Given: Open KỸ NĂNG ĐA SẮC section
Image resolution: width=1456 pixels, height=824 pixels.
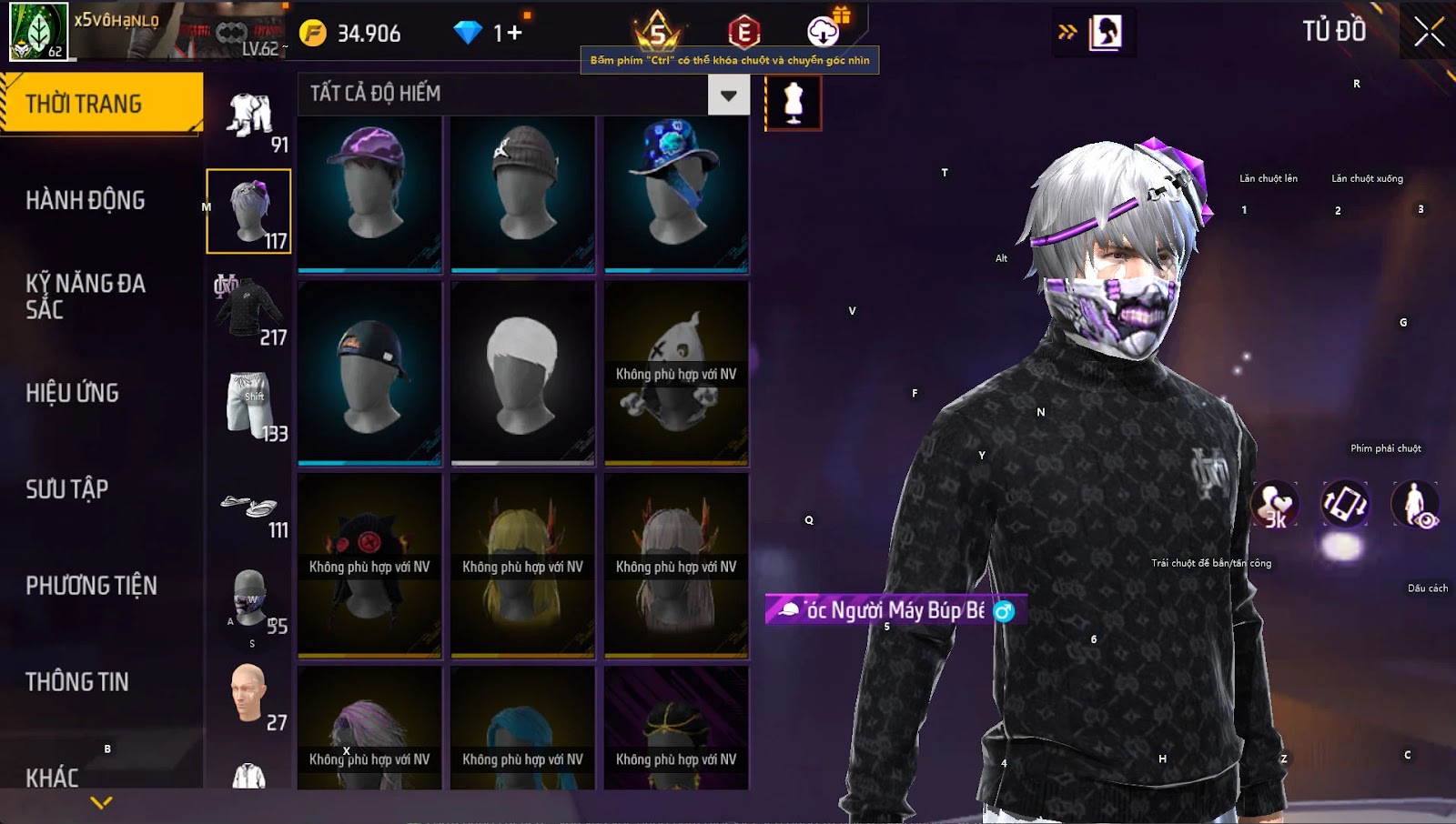Looking at the screenshot, I should point(86,296).
